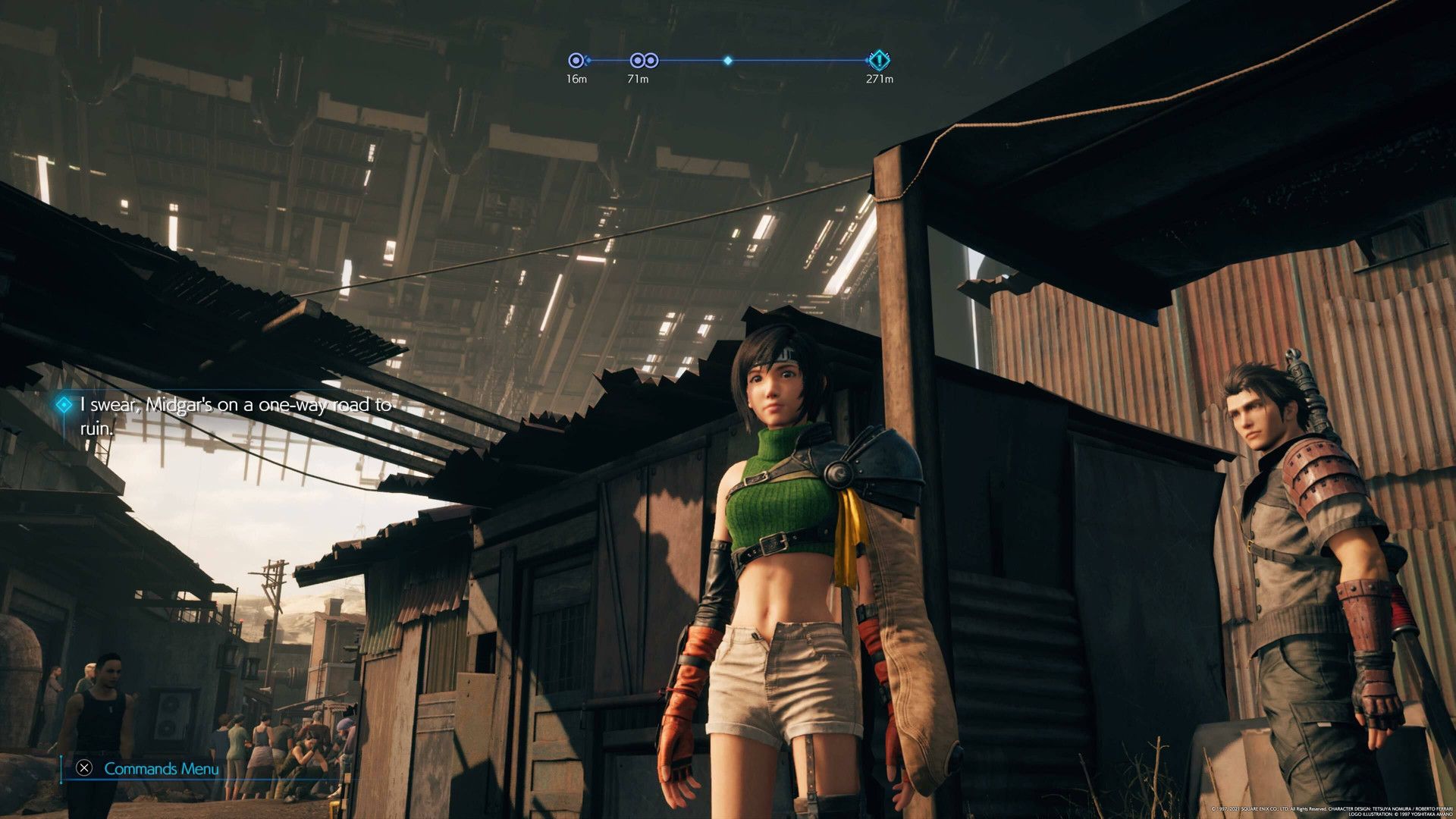The height and width of the screenshot is (819, 1456).
Task: Click the double-circle compass marker at 71m
Action: (644, 61)
